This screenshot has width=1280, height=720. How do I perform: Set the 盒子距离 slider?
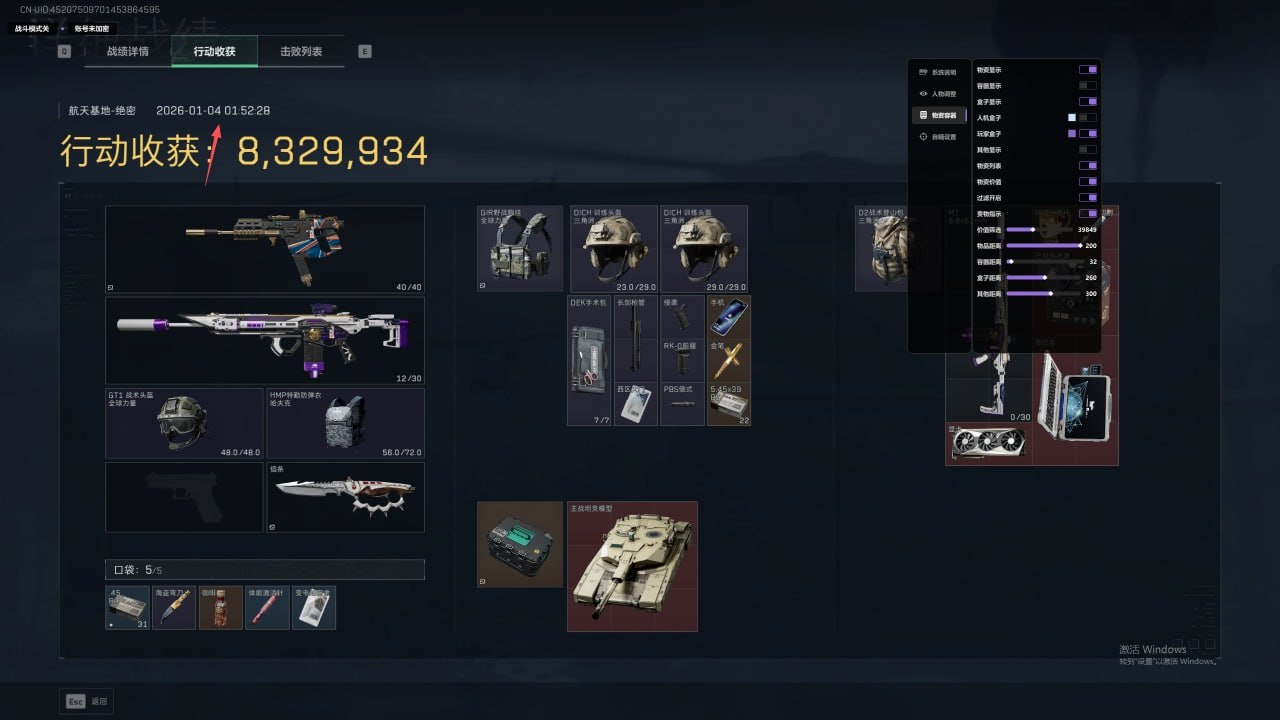1044,277
